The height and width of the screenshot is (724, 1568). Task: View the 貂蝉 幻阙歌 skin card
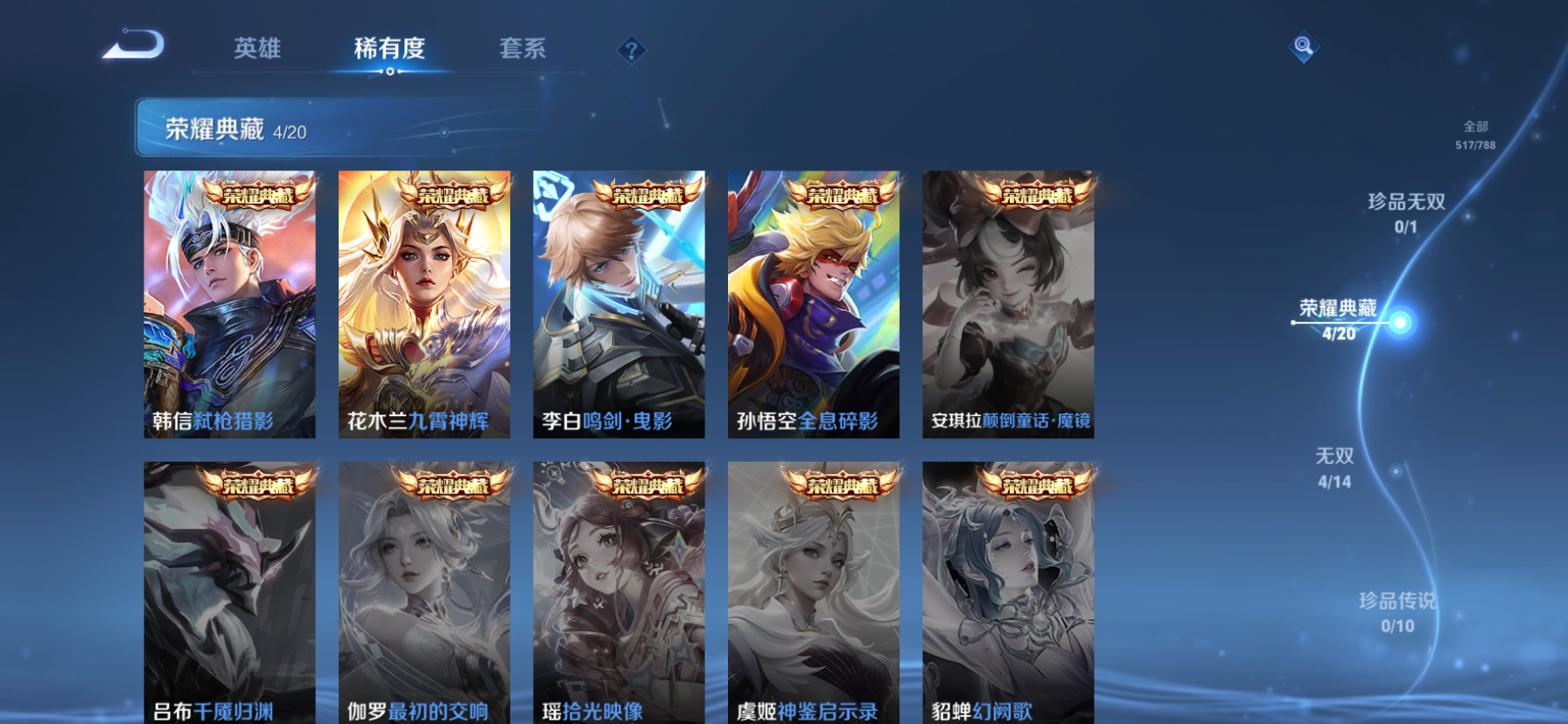1008,592
